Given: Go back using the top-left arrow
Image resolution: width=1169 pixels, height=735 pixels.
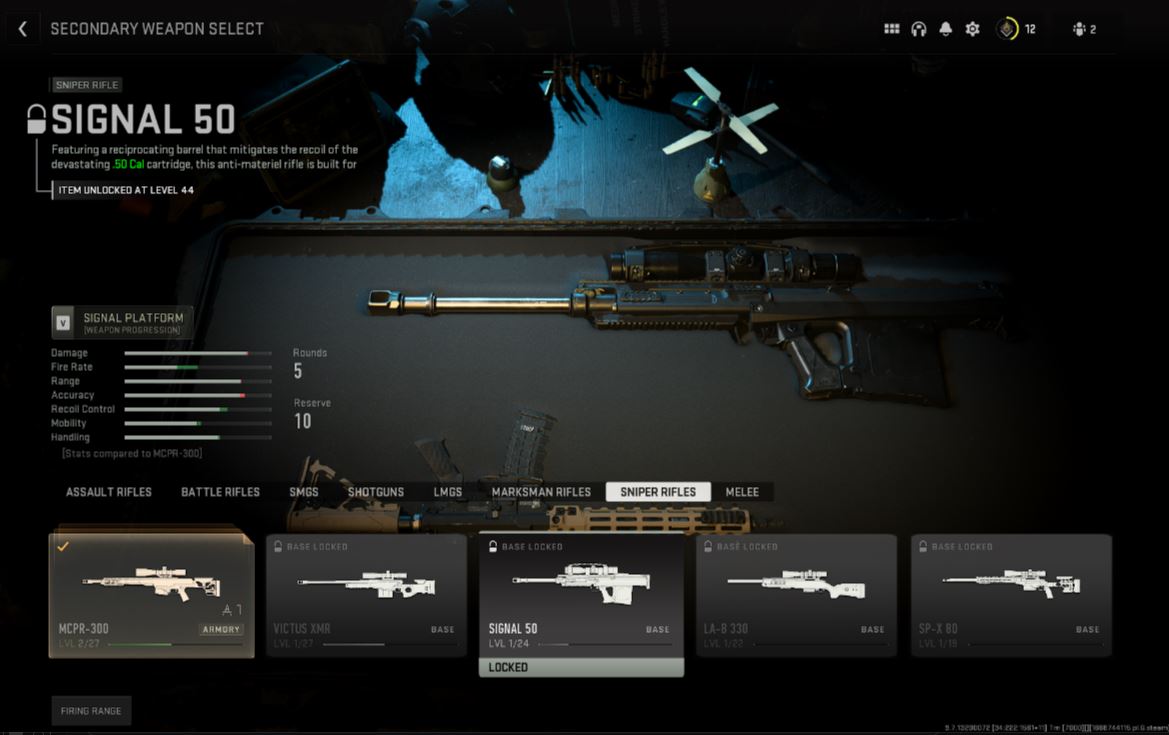Looking at the screenshot, I should click(x=23, y=29).
